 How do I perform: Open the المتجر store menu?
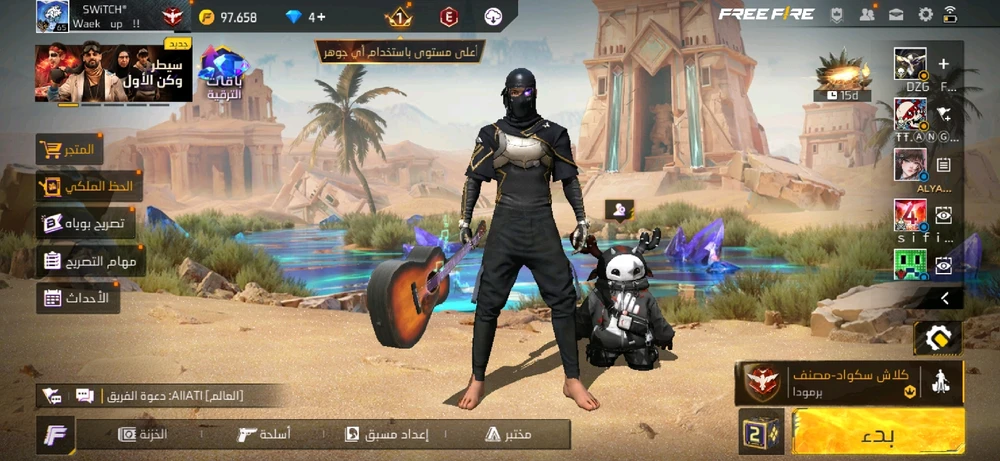click(72, 150)
